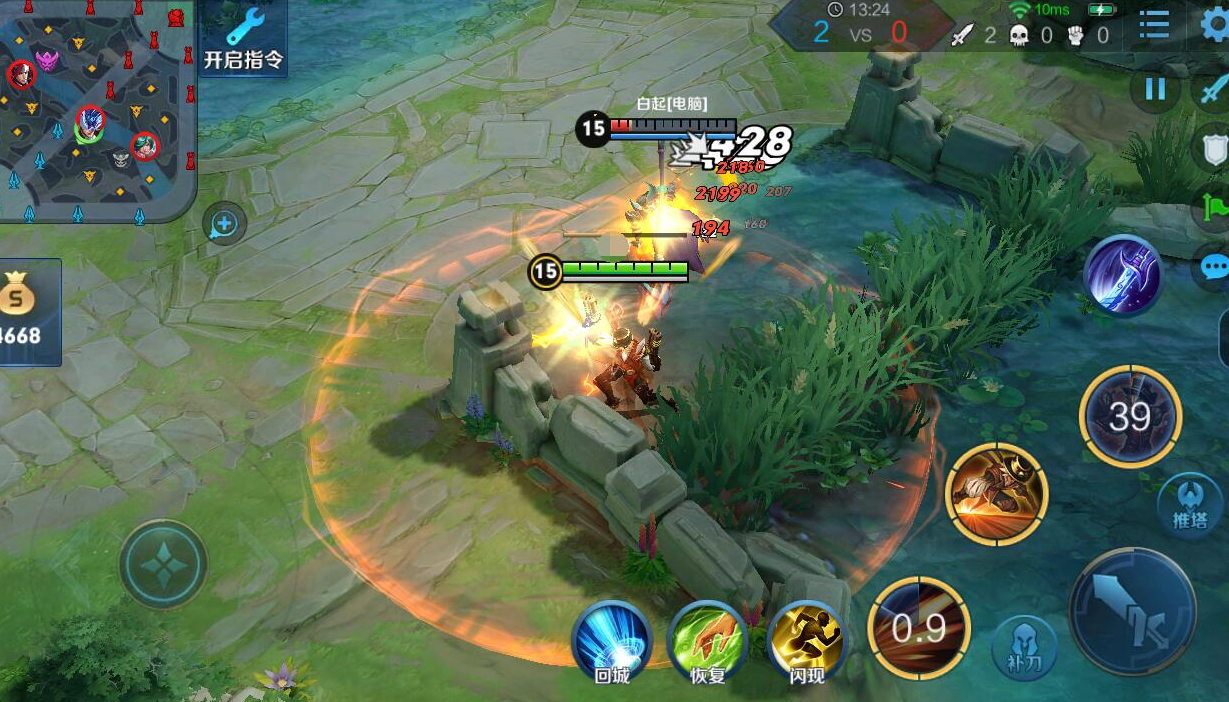Open the 开启指令 command button
The width and height of the screenshot is (1229, 702).
[244, 38]
